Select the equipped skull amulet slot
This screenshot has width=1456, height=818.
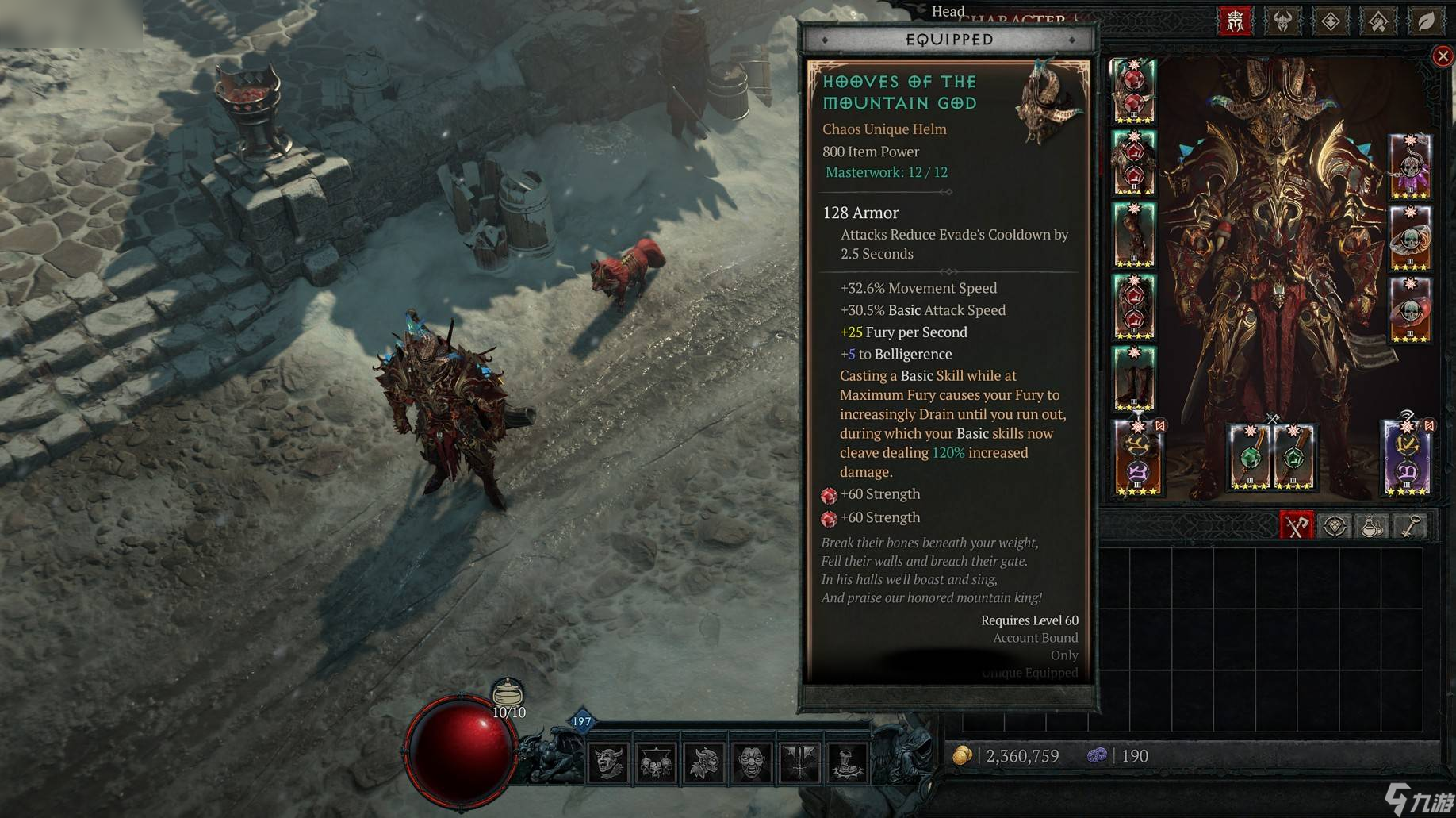point(1409,167)
